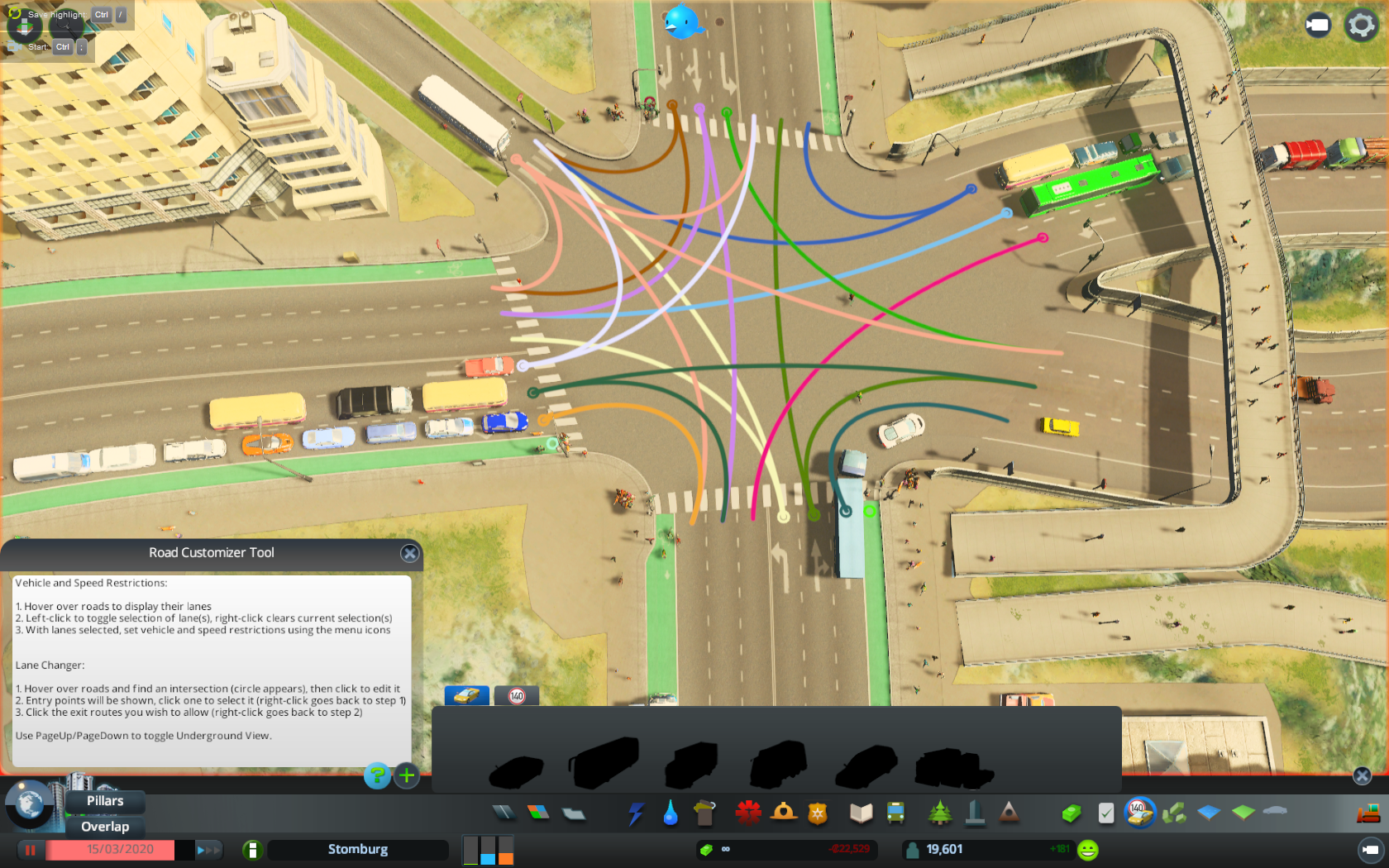Pause the simulation with the pause button
1389x868 pixels.
click(30, 850)
